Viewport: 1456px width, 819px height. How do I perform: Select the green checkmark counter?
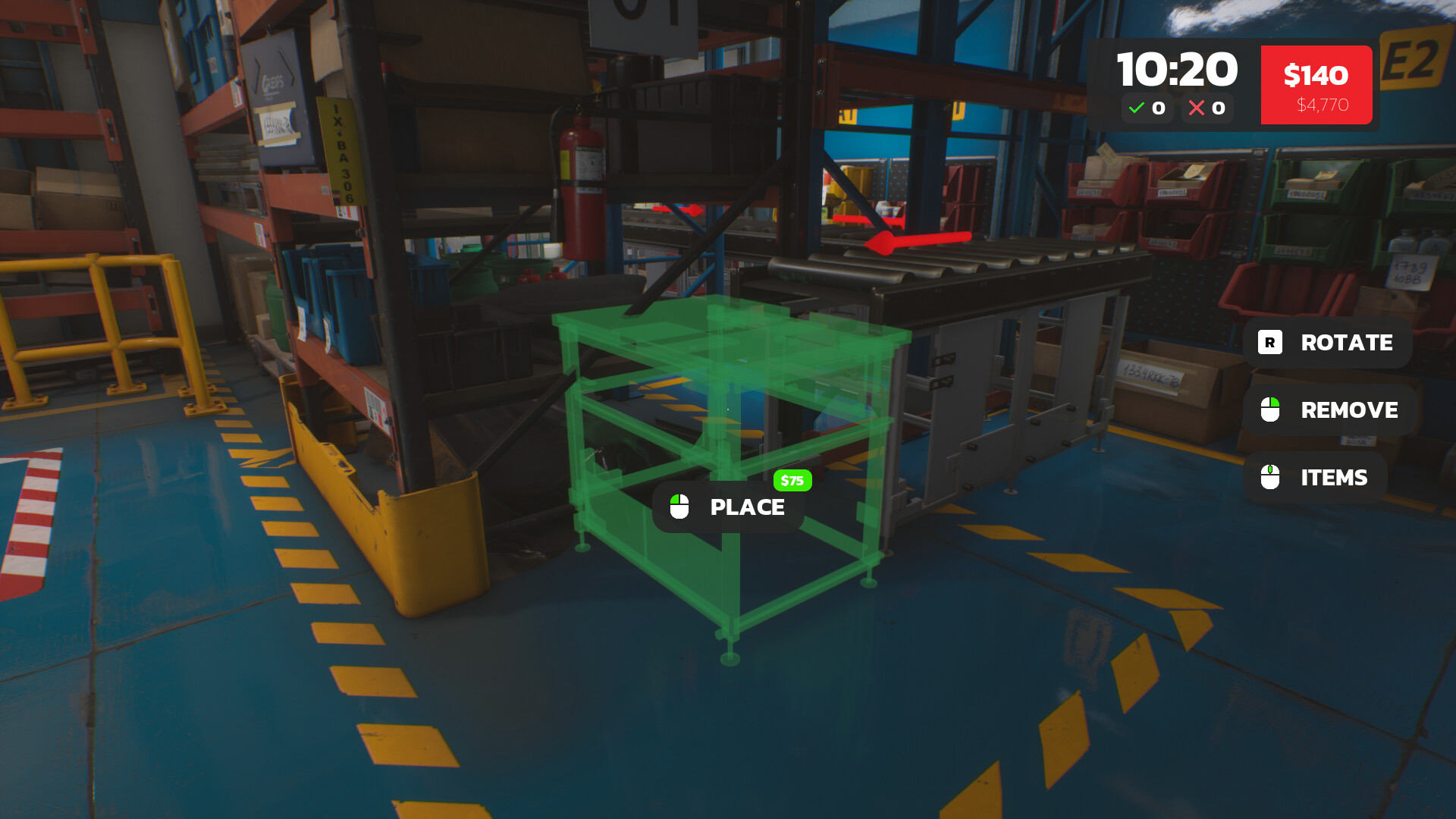click(x=1147, y=108)
